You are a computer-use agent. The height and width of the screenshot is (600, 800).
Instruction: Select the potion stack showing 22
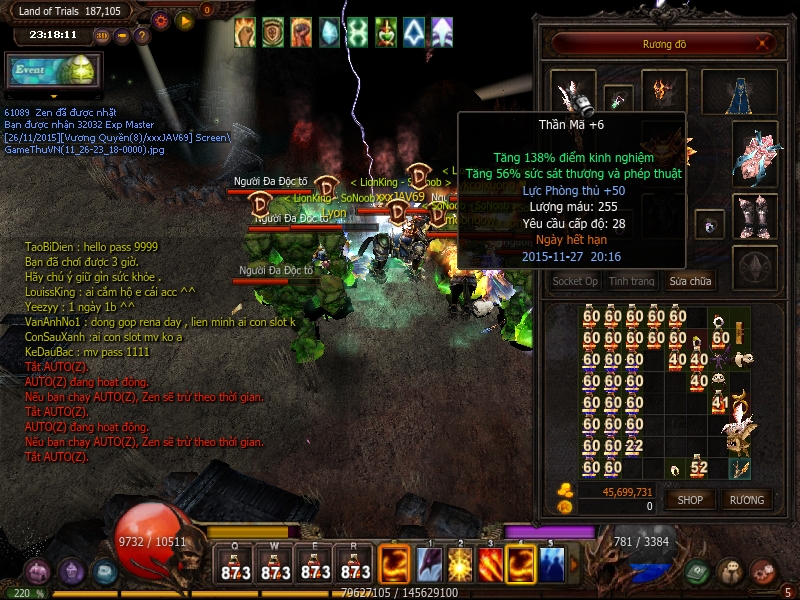633,445
